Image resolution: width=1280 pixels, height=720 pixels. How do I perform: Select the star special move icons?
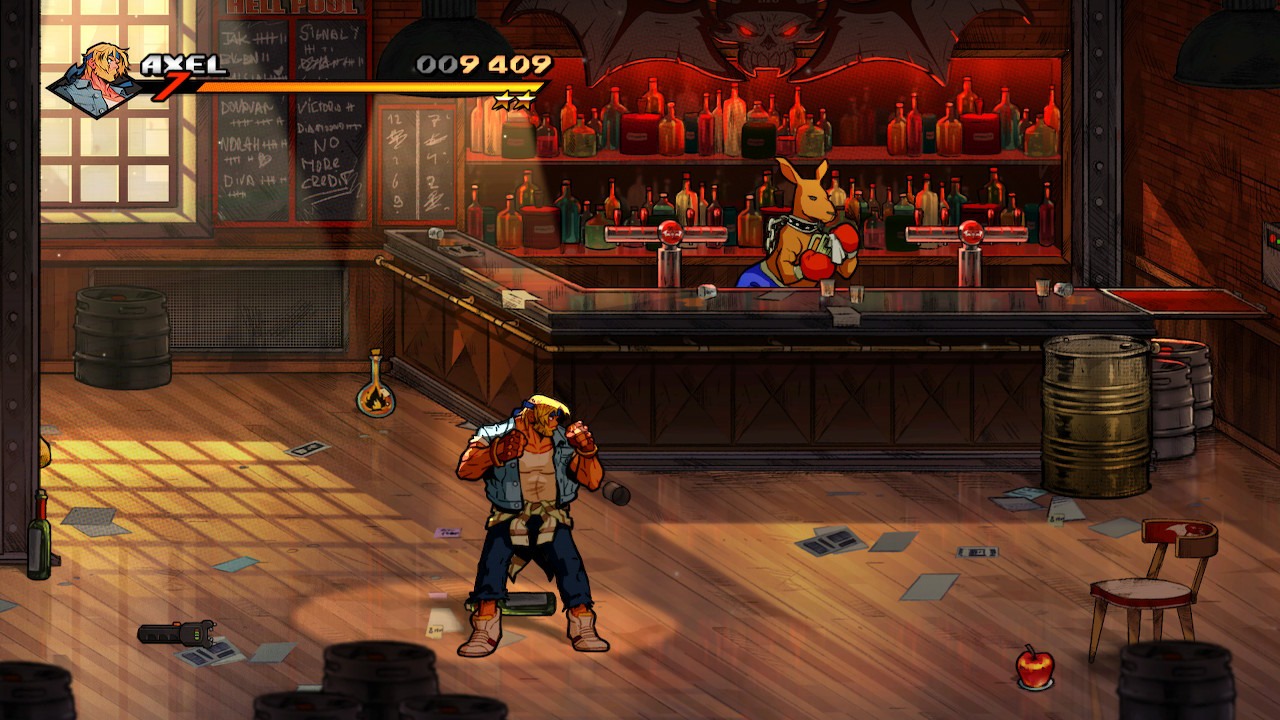click(x=514, y=100)
